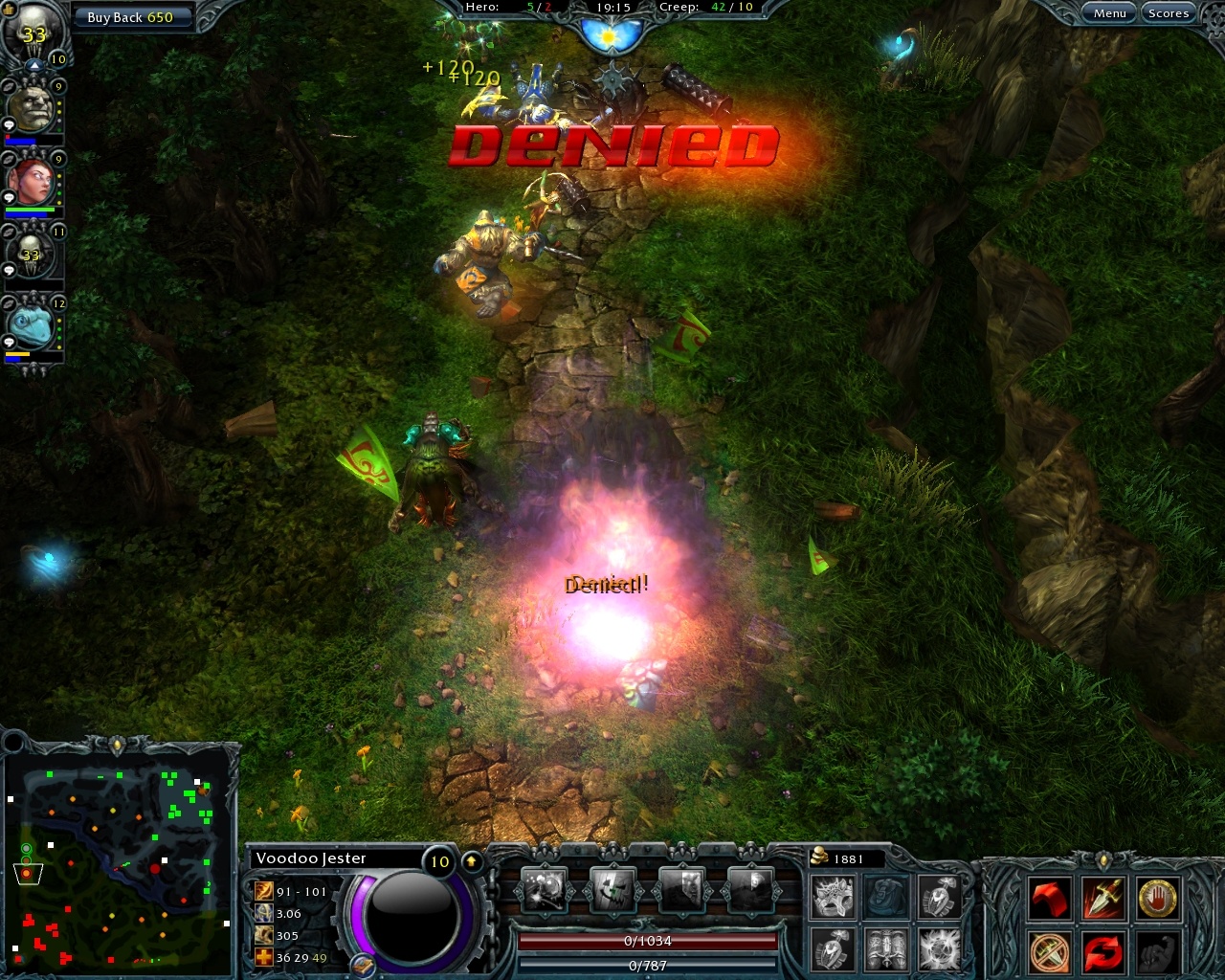Click the 0/1034 experience progress bar

click(647, 941)
